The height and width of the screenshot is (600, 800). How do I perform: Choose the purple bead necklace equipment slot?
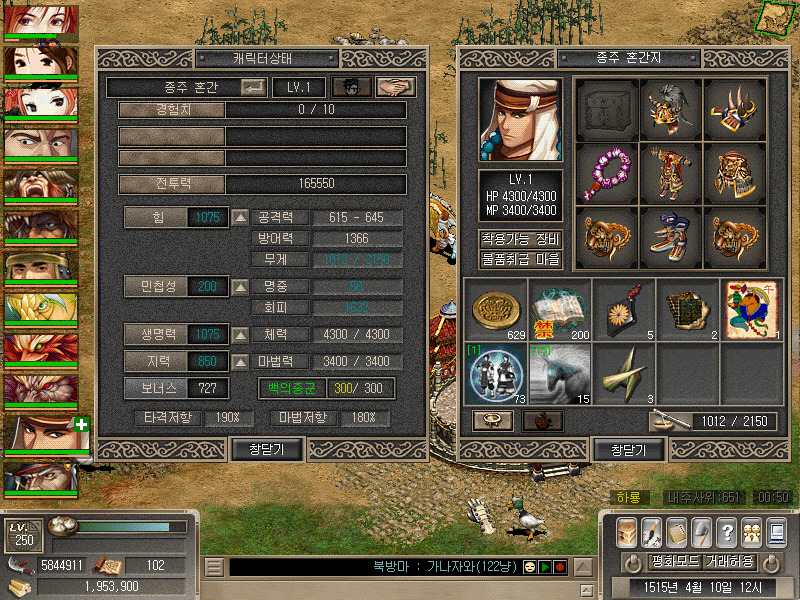click(x=607, y=173)
